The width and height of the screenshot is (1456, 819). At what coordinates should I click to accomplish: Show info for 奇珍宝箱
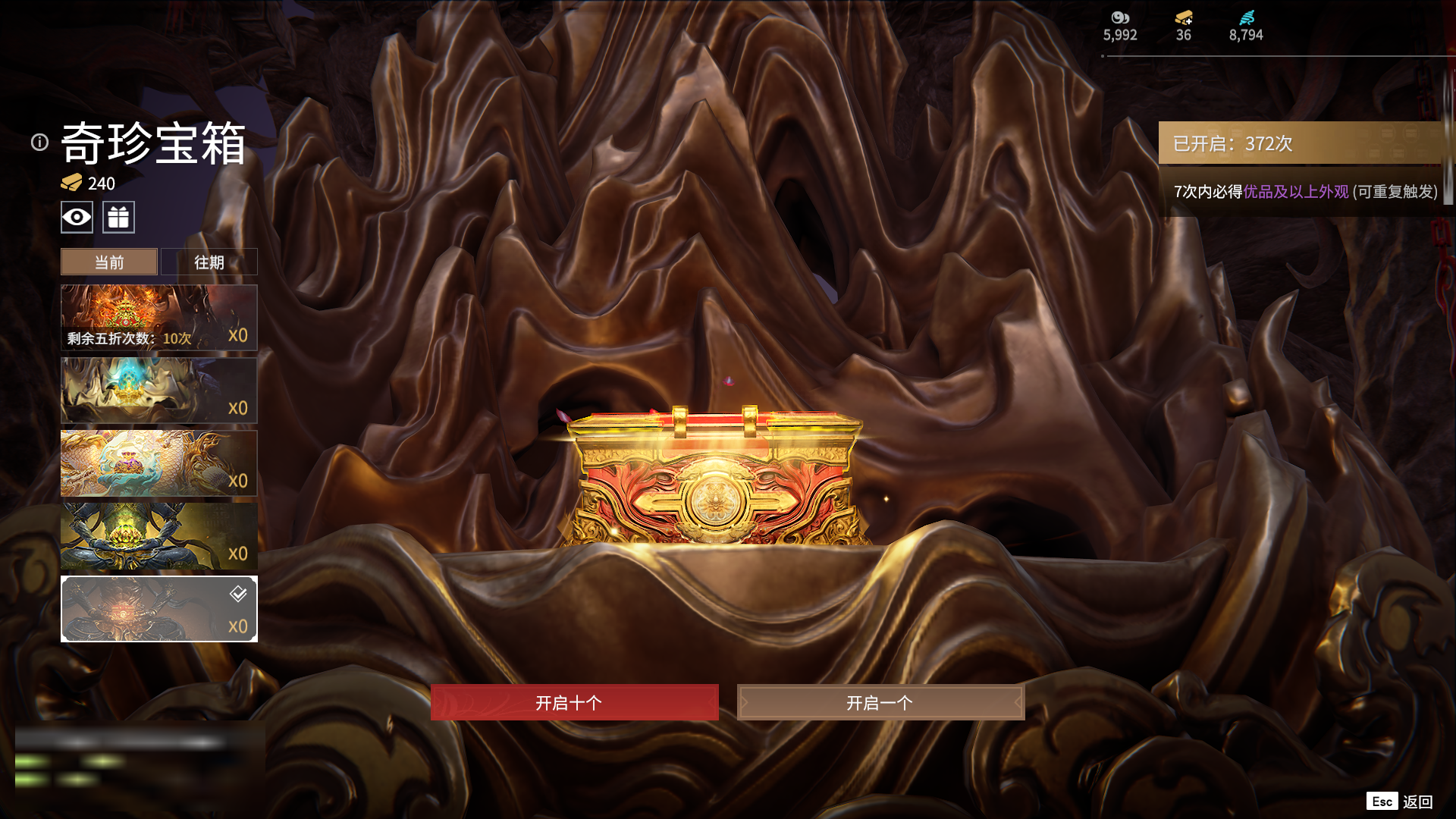[x=39, y=143]
